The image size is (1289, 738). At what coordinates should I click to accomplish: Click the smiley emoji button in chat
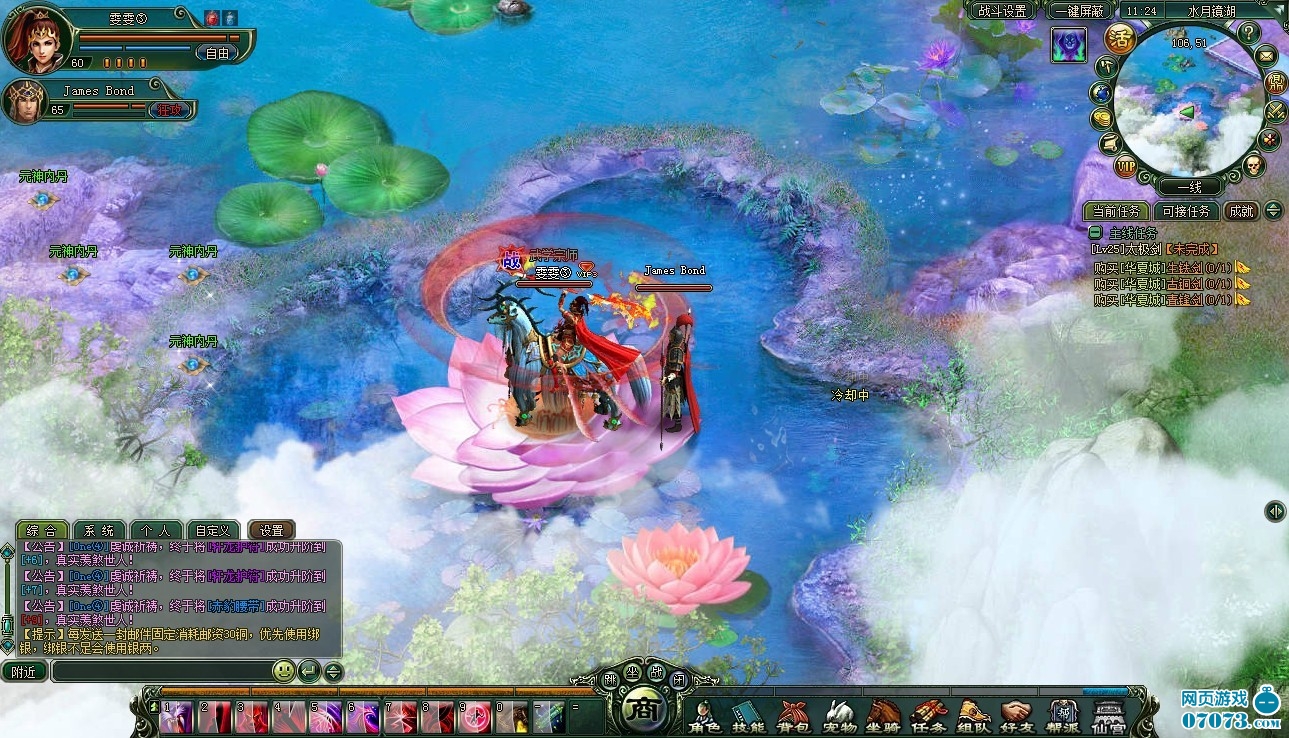284,671
